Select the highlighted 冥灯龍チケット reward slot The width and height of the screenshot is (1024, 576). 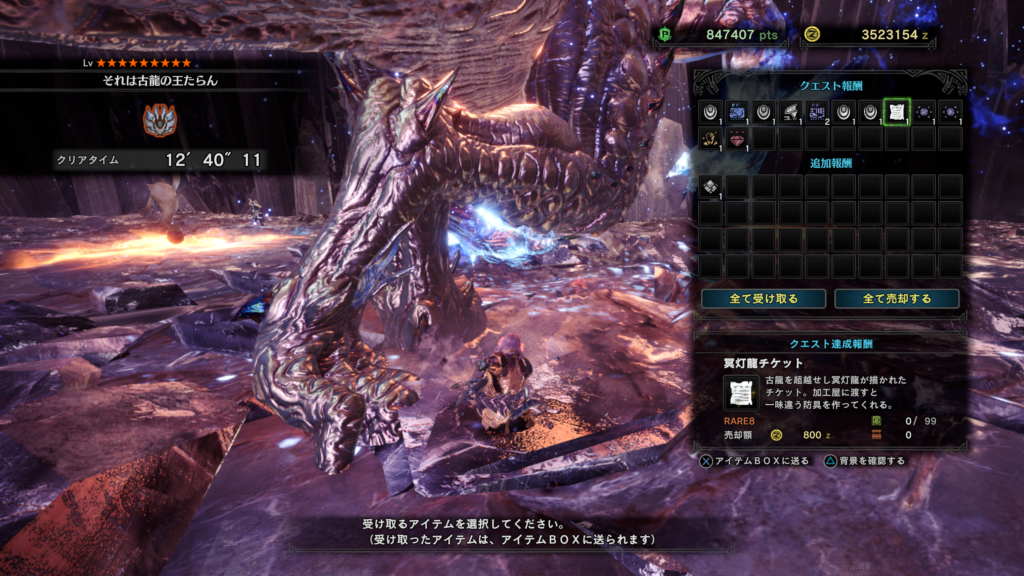(x=896, y=112)
